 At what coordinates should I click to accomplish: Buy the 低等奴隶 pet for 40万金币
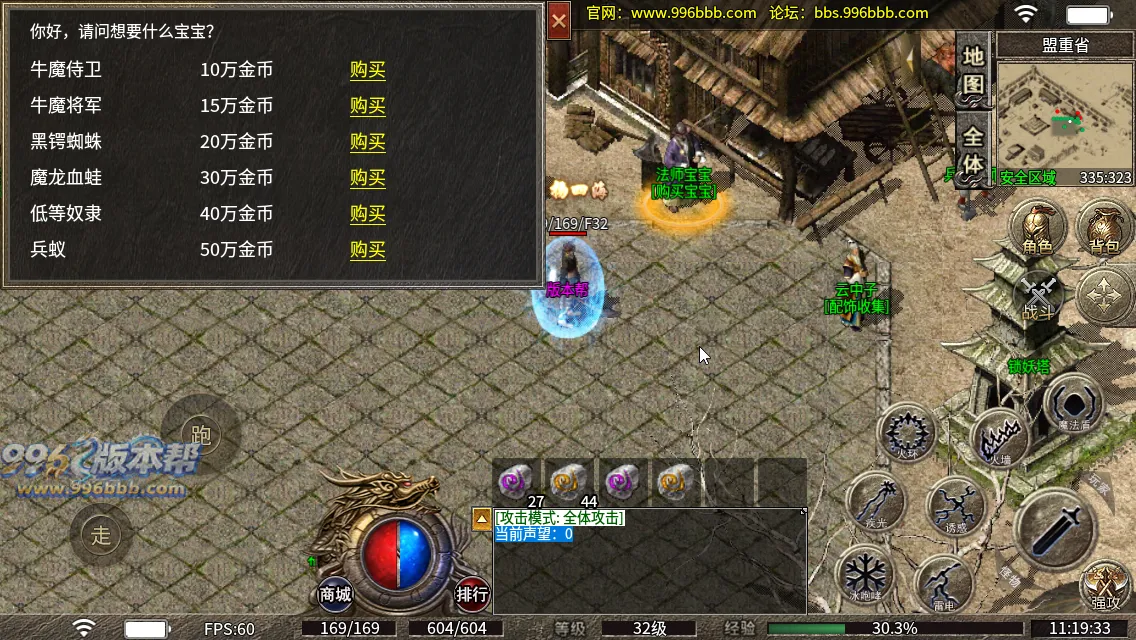click(367, 214)
